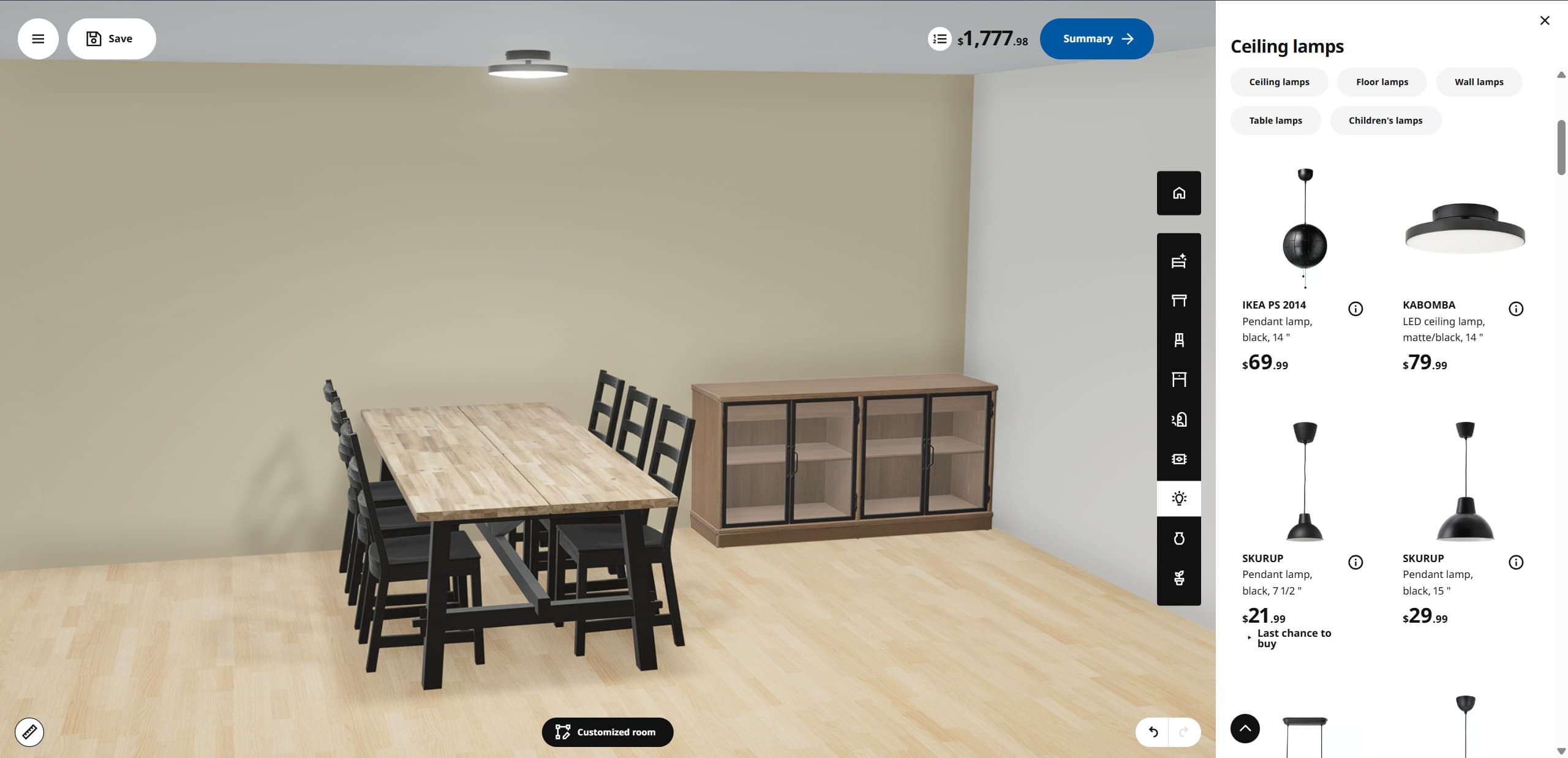Switch to the Floor lamps category
1568x758 pixels.
(x=1382, y=81)
